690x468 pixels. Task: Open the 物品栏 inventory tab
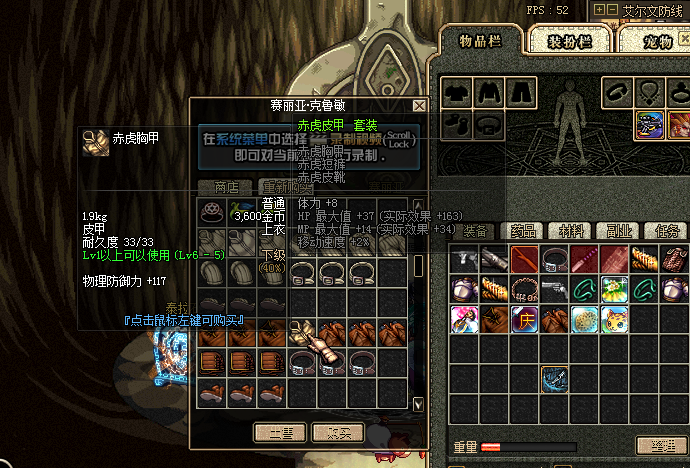pyautogui.click(x=478, y=41)
